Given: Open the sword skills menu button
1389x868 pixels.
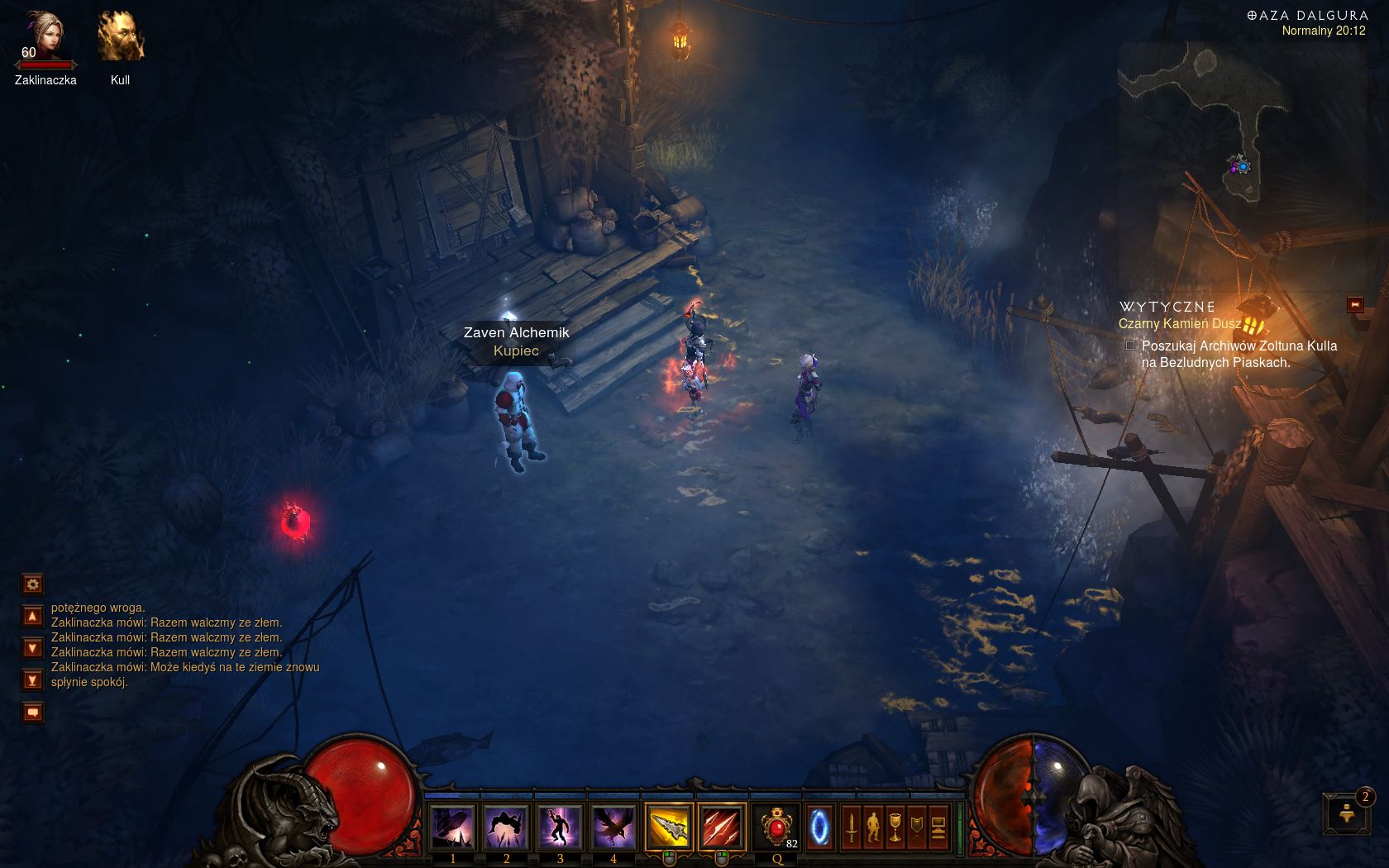Looking at the screenshot, I should [x=851, y=827].
